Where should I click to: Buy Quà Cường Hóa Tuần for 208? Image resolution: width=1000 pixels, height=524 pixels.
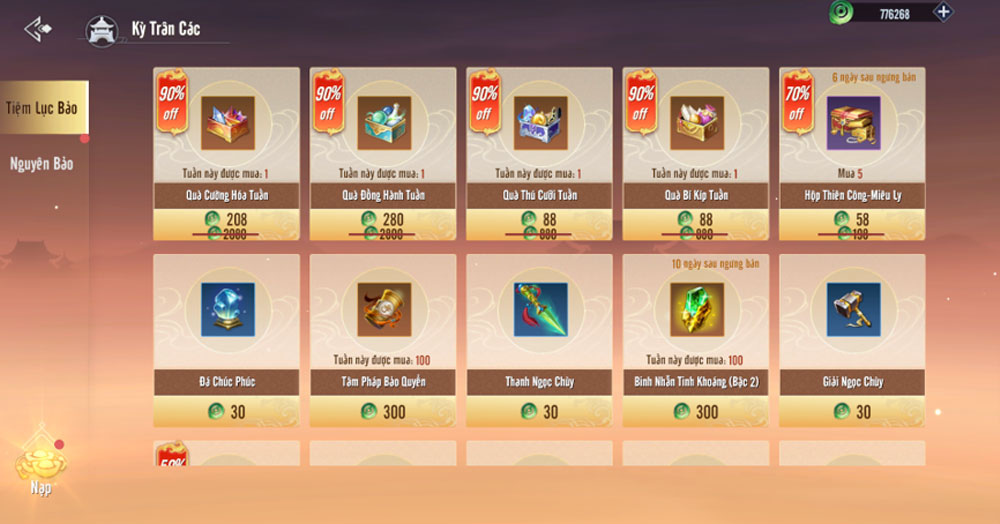227,224
